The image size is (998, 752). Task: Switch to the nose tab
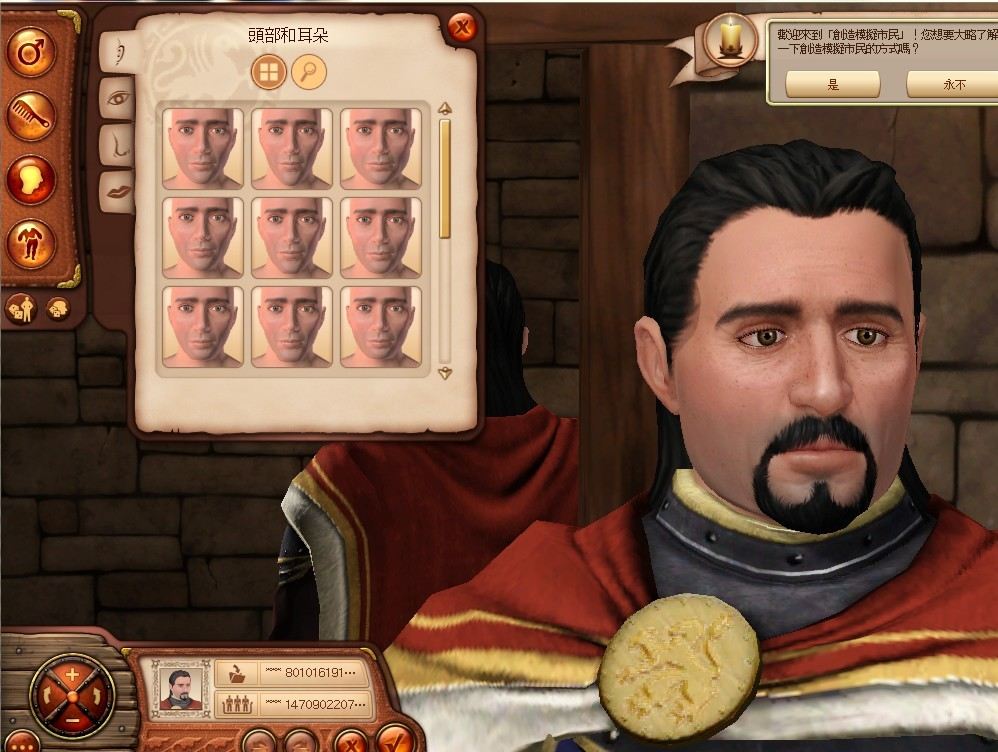point(117,144)
